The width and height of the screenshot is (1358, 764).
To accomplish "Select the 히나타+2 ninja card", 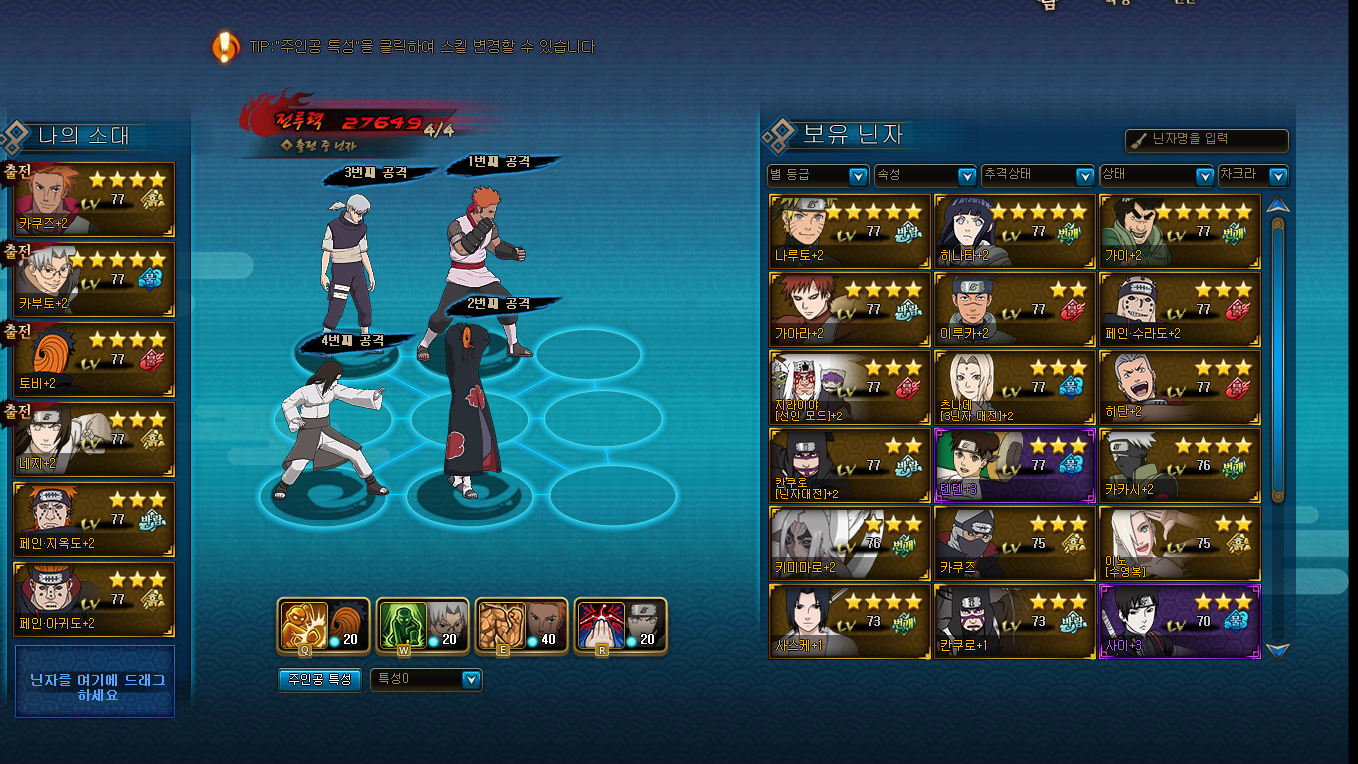I will click(1014, 231).
